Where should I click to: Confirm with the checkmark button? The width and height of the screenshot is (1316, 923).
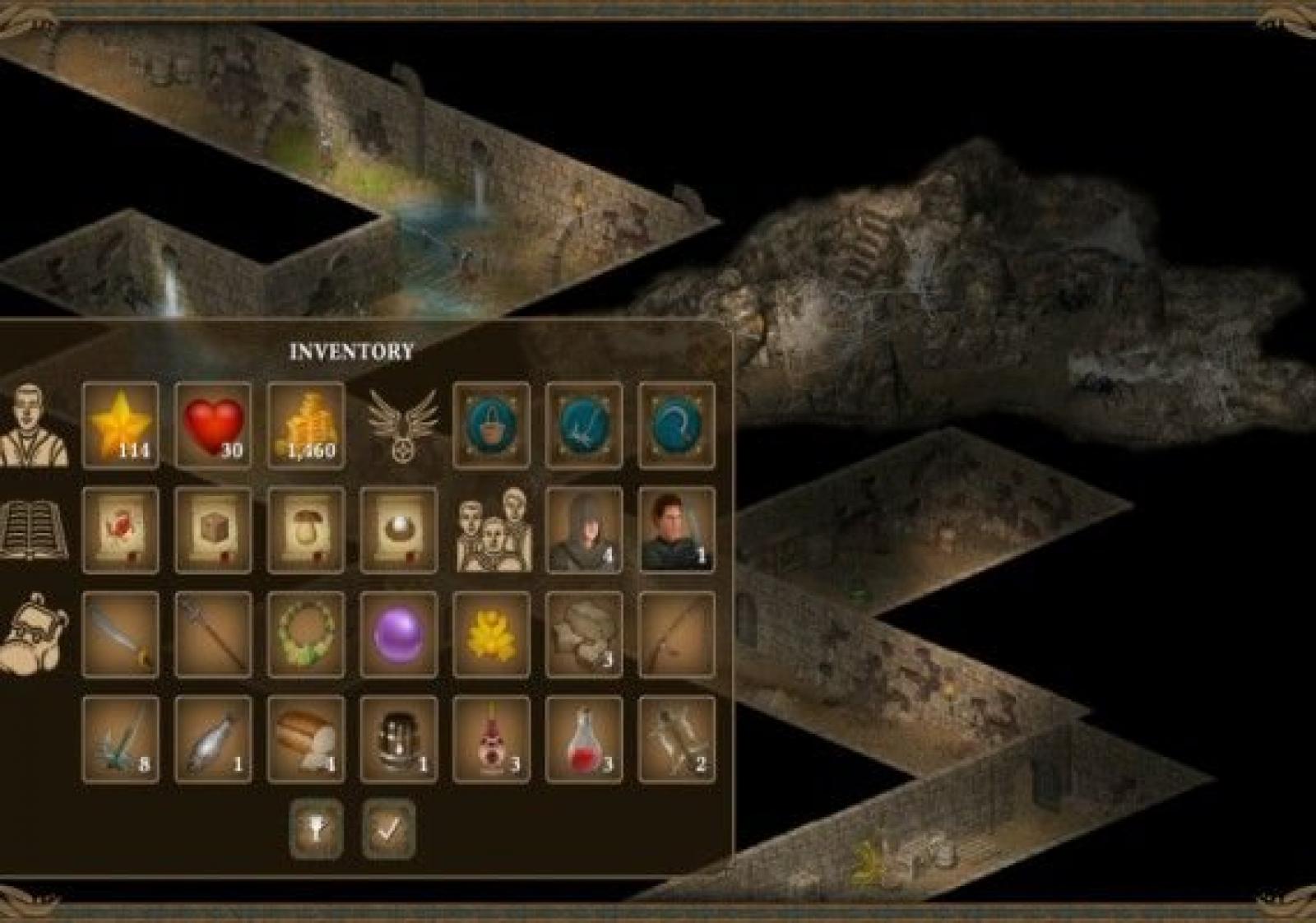(x=388, y=828)
